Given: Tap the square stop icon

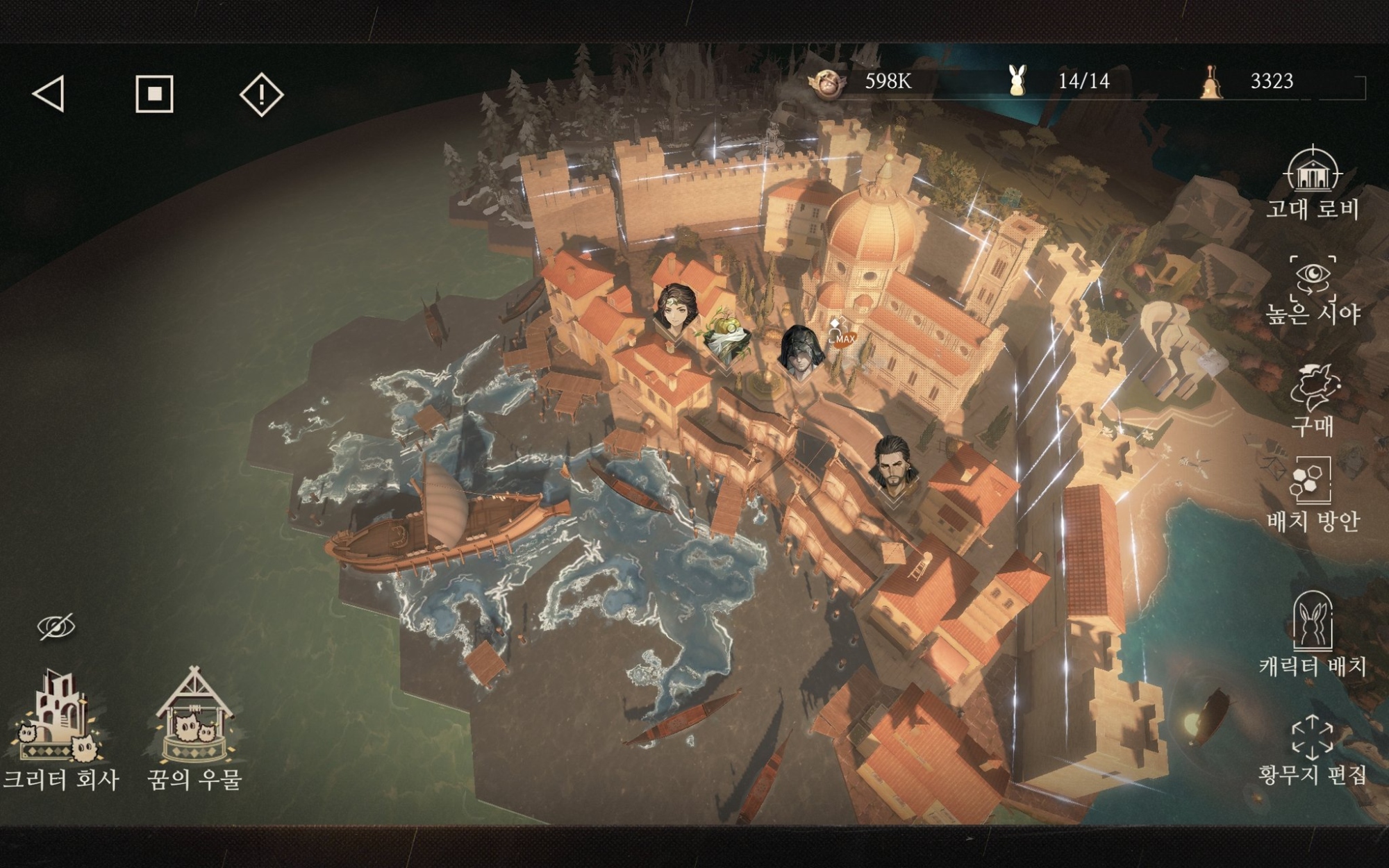Looking at the screenshot, I should coord(154,94).
